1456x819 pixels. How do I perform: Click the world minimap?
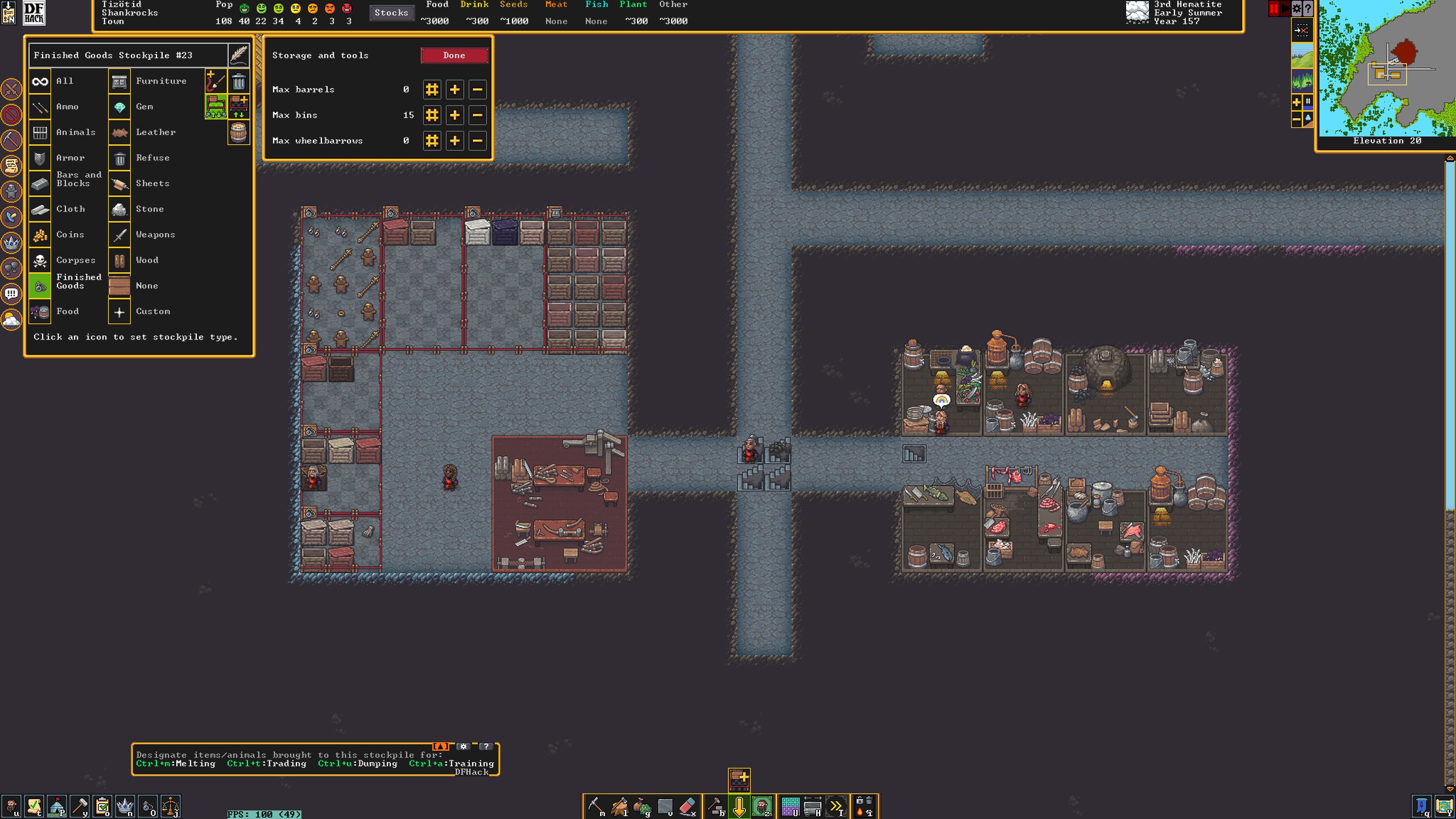pyautogui.click(x=1387, y=68)
